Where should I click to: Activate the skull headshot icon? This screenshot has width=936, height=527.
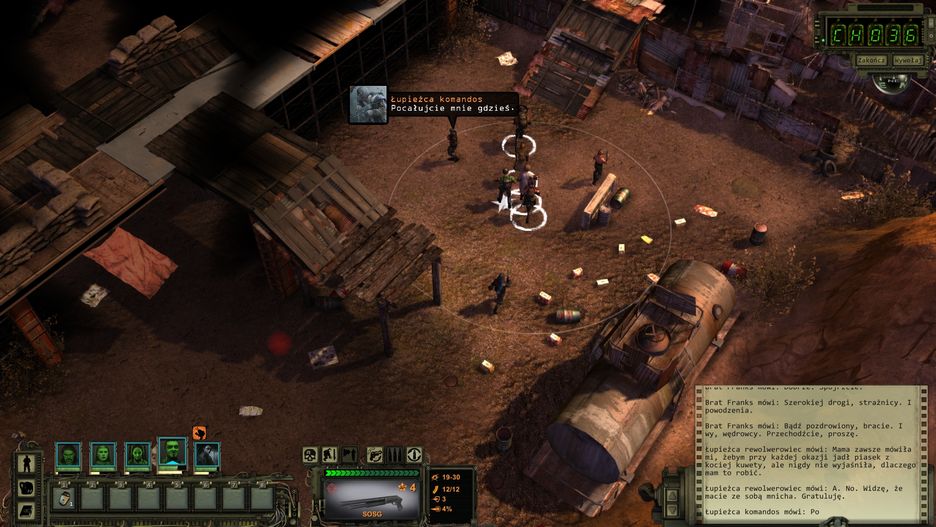click(x=311, y=455)
